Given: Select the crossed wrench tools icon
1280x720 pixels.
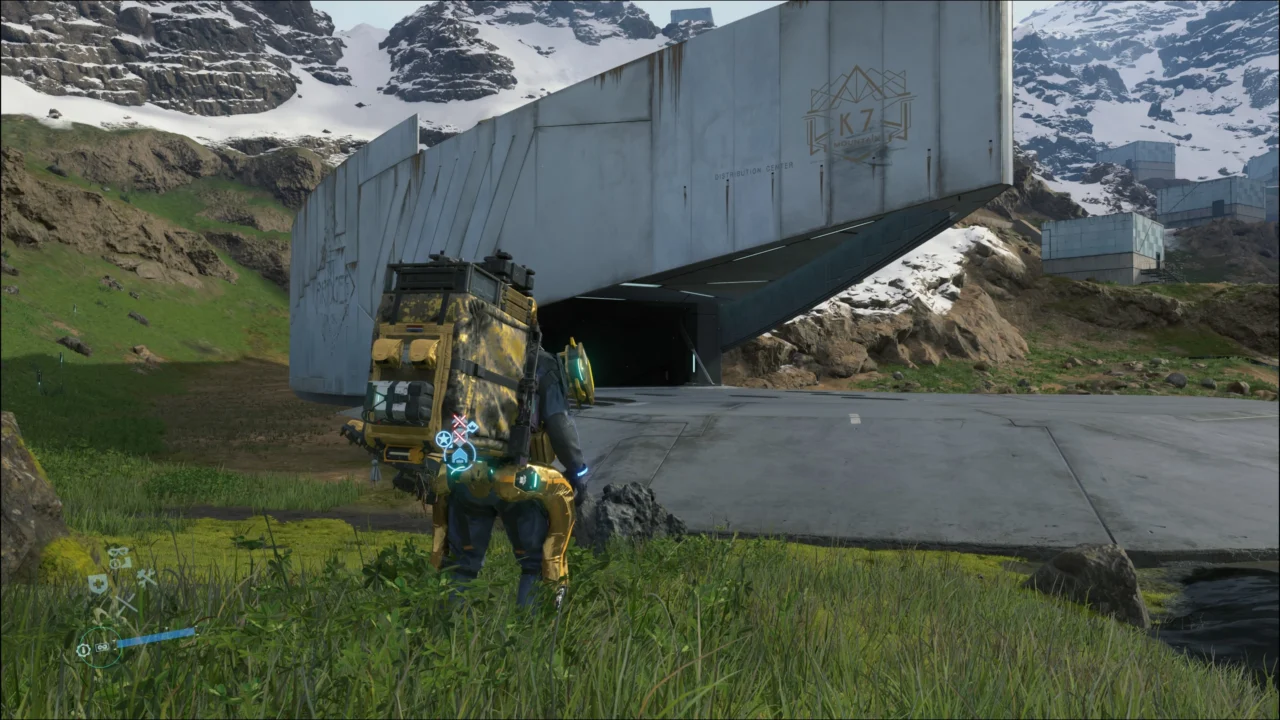Looking at the screenshot, I should (146, 577).
